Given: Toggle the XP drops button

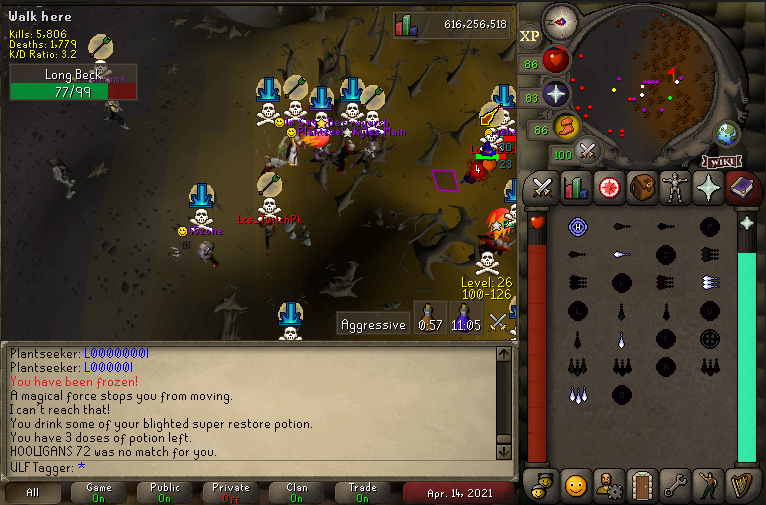Looking at the screenshot, I should (530, 37).
